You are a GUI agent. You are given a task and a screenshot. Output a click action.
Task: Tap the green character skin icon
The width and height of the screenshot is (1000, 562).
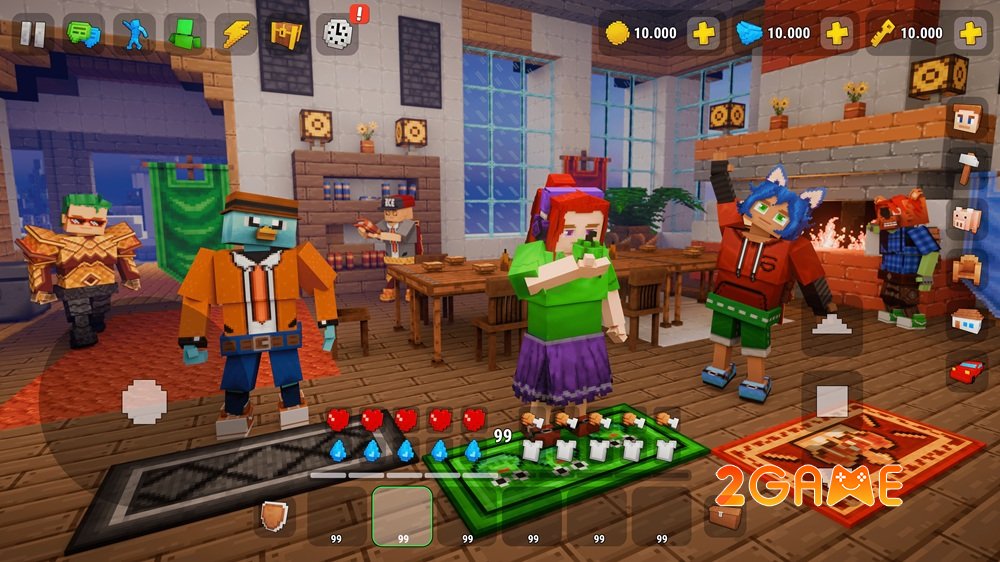pyautogui.click(x=185, y=34)
